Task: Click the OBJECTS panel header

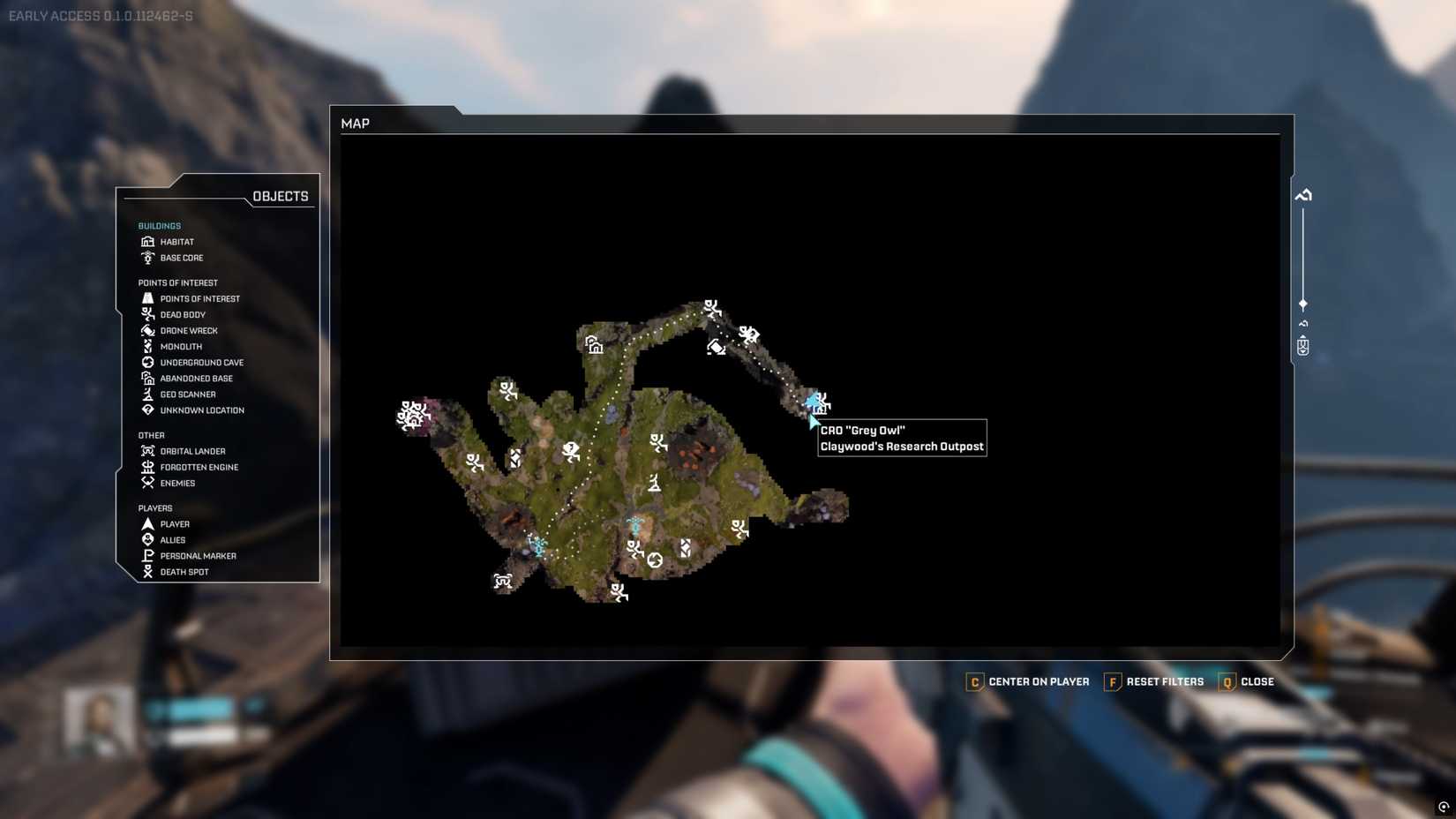Action: click(x=281, y=196)
